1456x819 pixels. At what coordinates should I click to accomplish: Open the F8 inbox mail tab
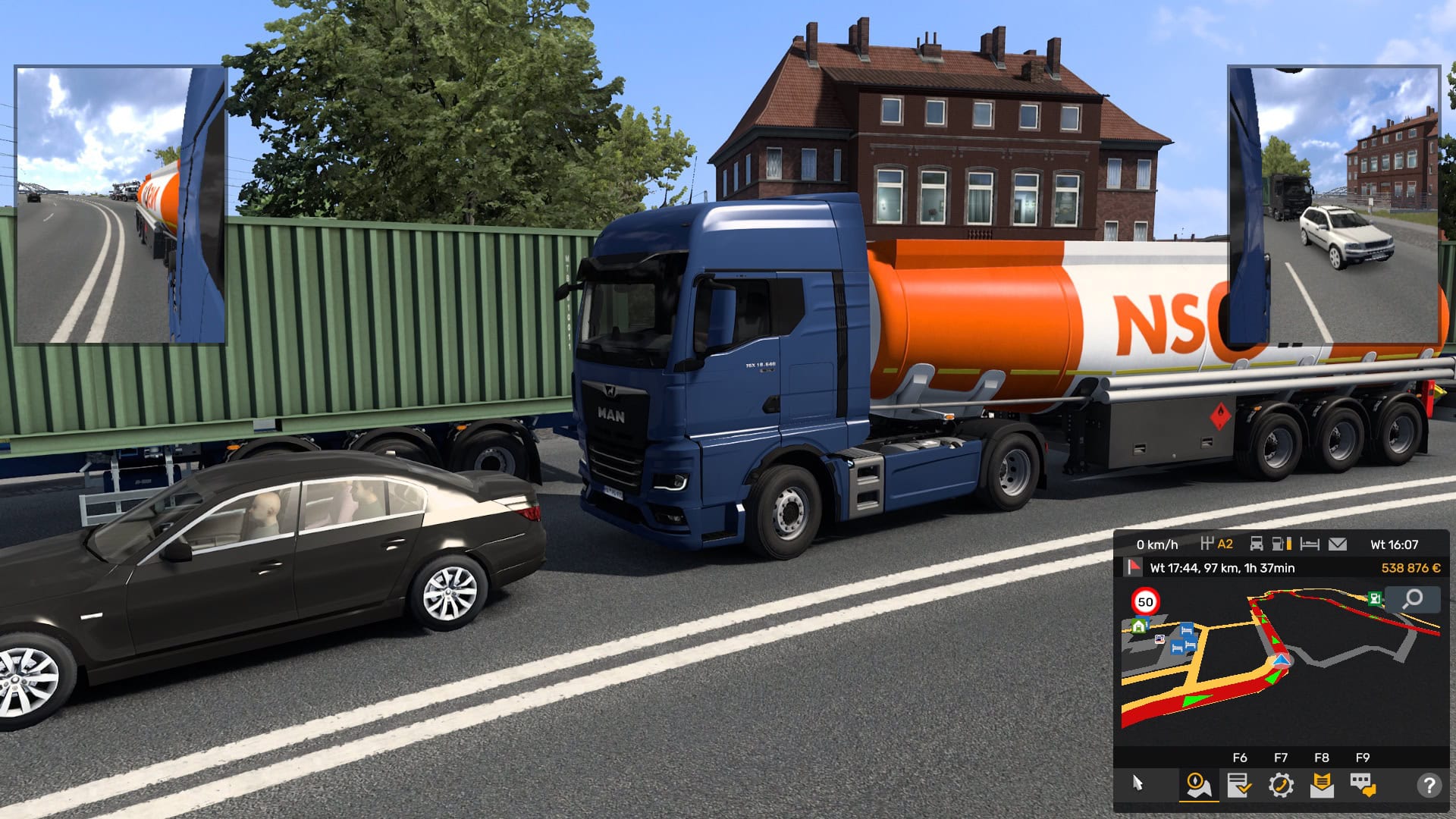point(1321,786)
